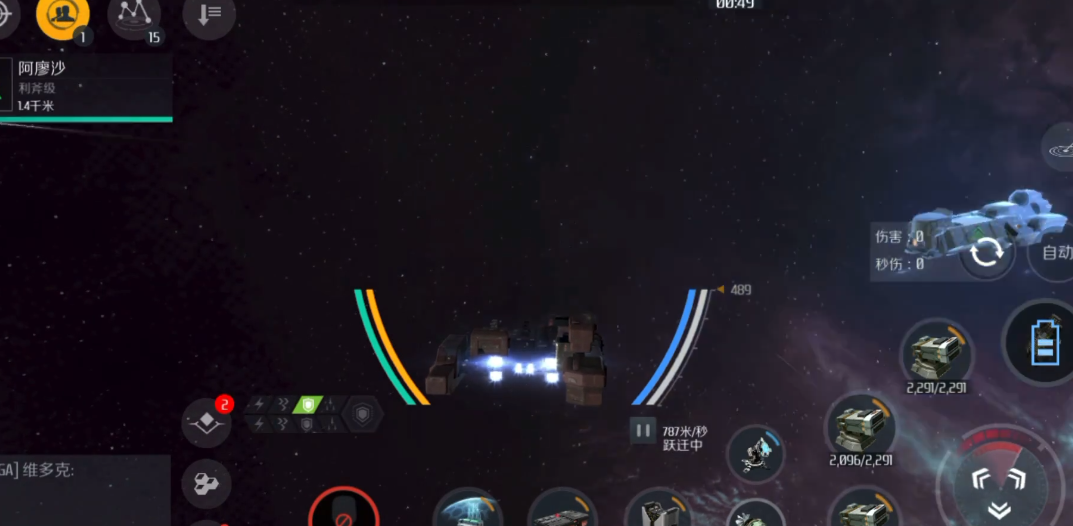Open the yellow fleet members icon

63,14
